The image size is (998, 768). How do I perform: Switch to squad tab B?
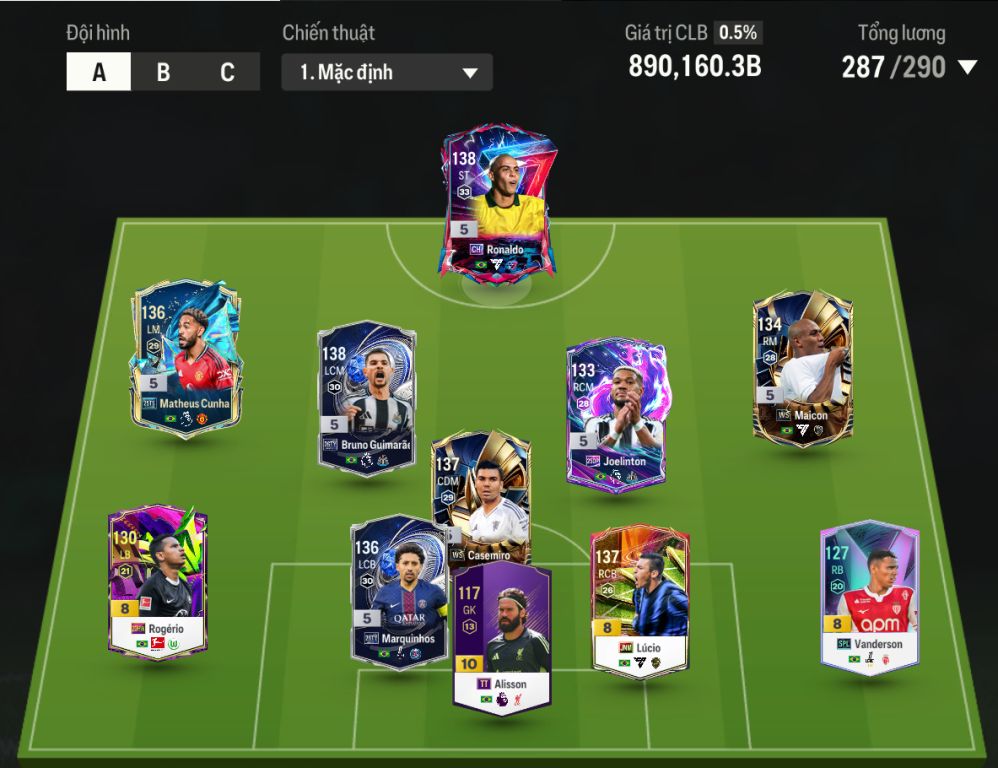(163, 73)
